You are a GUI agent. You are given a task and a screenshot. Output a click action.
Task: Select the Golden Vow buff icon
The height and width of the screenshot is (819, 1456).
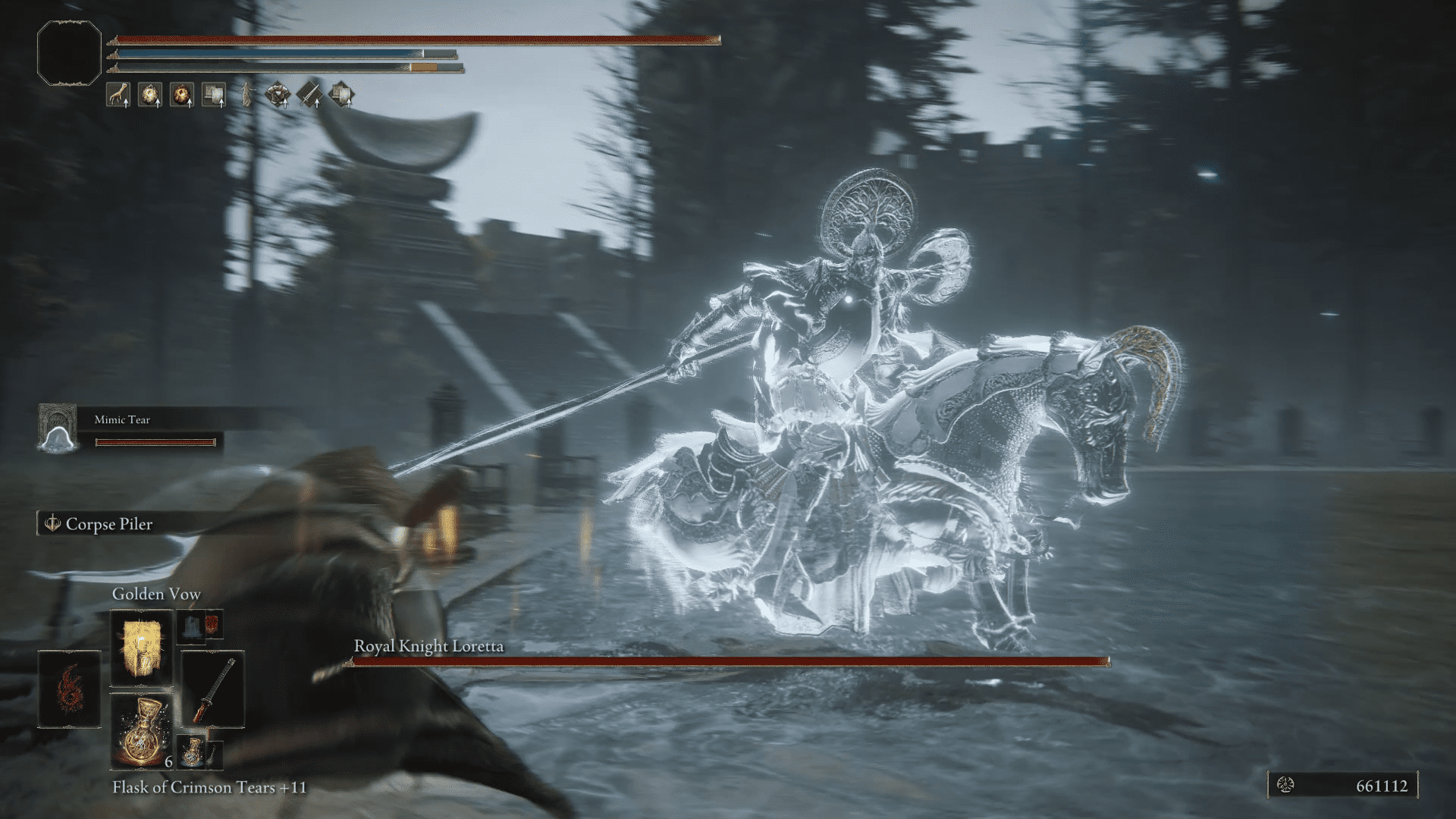[x=150, y=95]
